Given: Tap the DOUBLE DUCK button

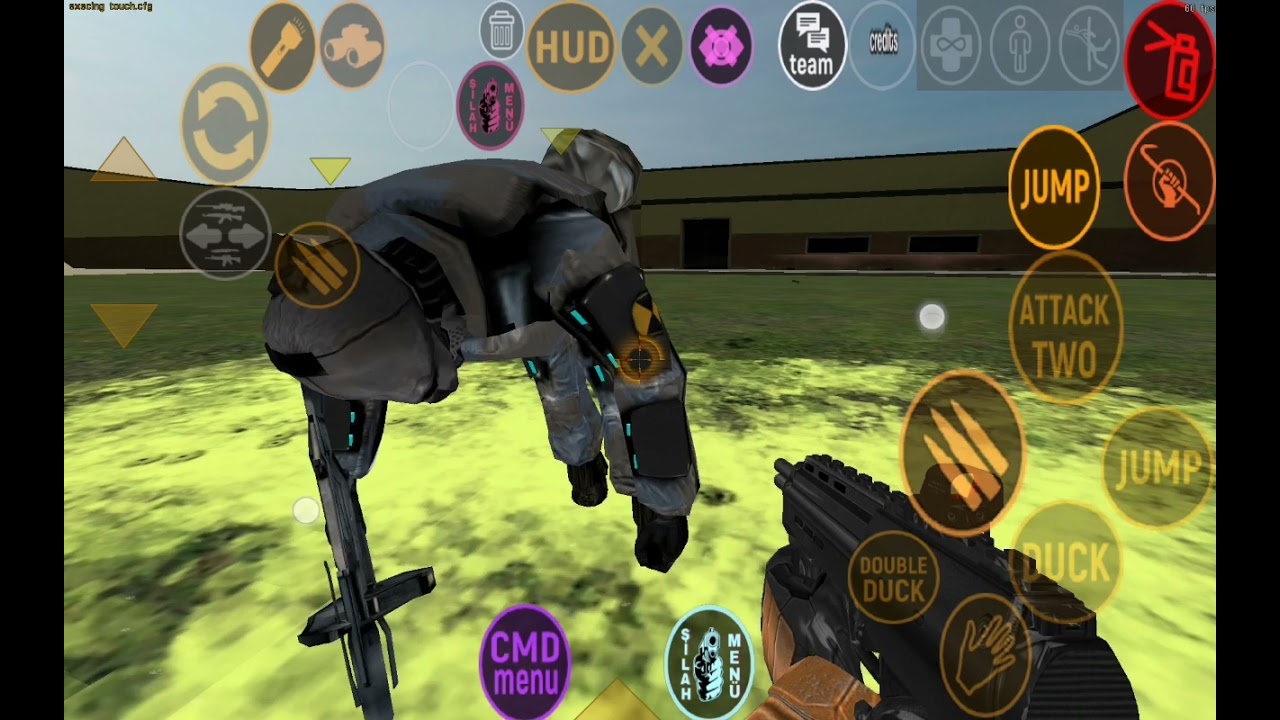Looking at the screenshot, I should 893,580.
